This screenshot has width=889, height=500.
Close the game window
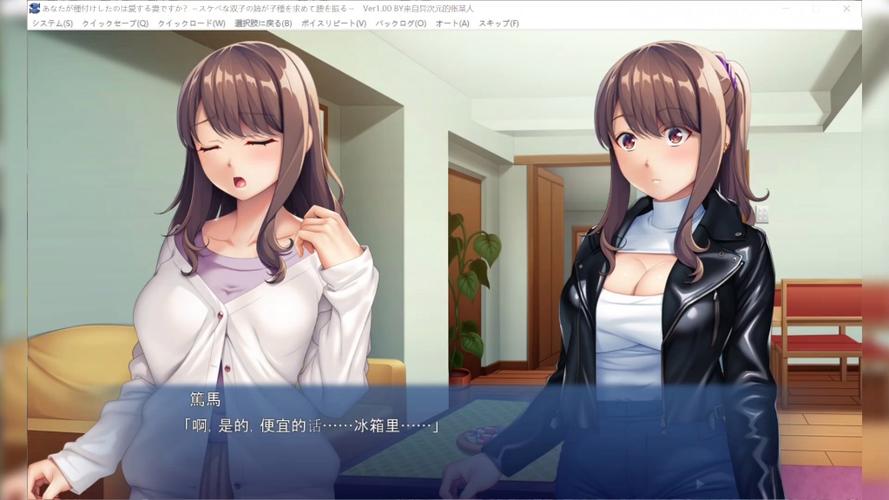click(846, 8)
